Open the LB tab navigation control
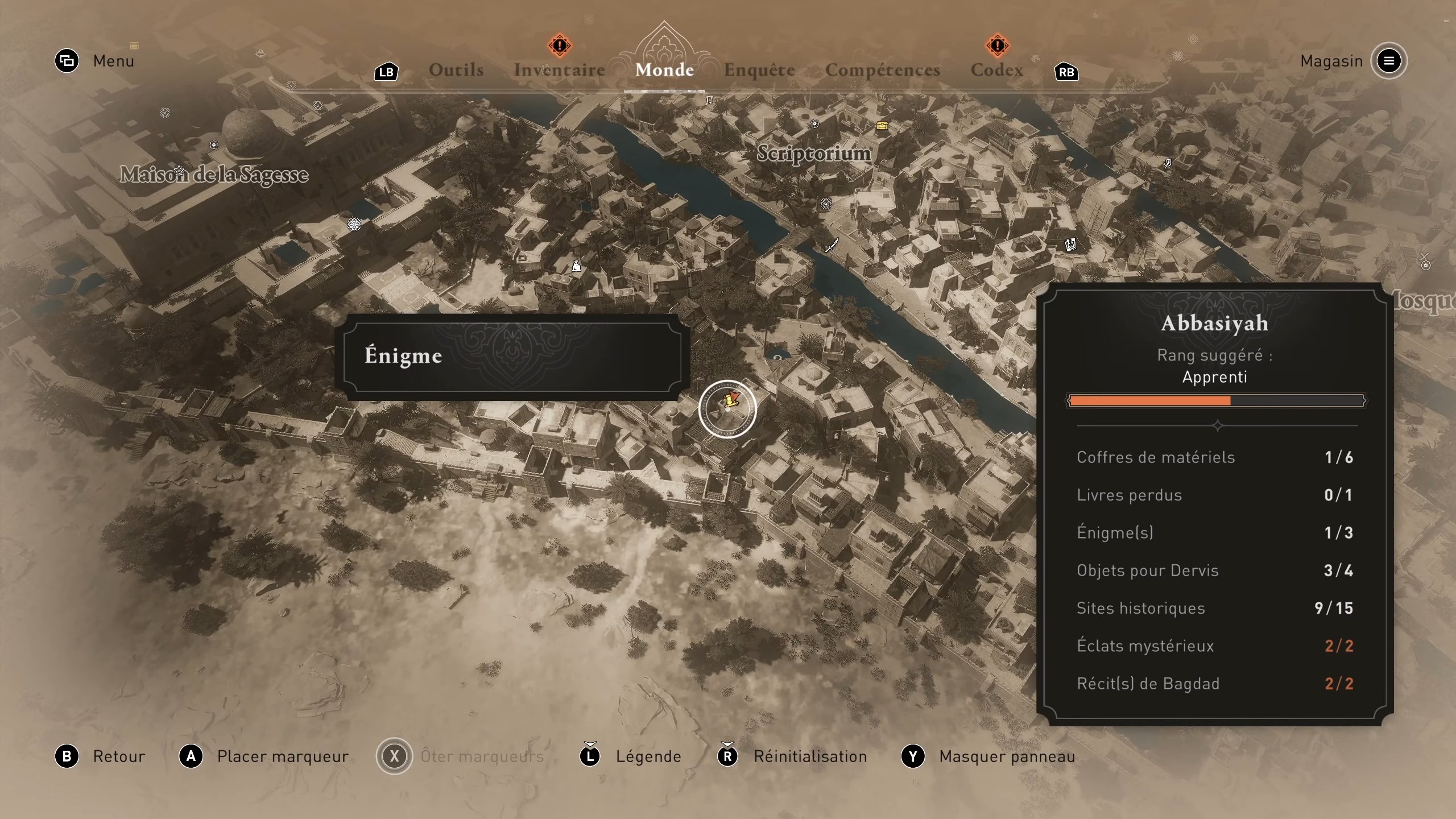 tap(386, 72)
